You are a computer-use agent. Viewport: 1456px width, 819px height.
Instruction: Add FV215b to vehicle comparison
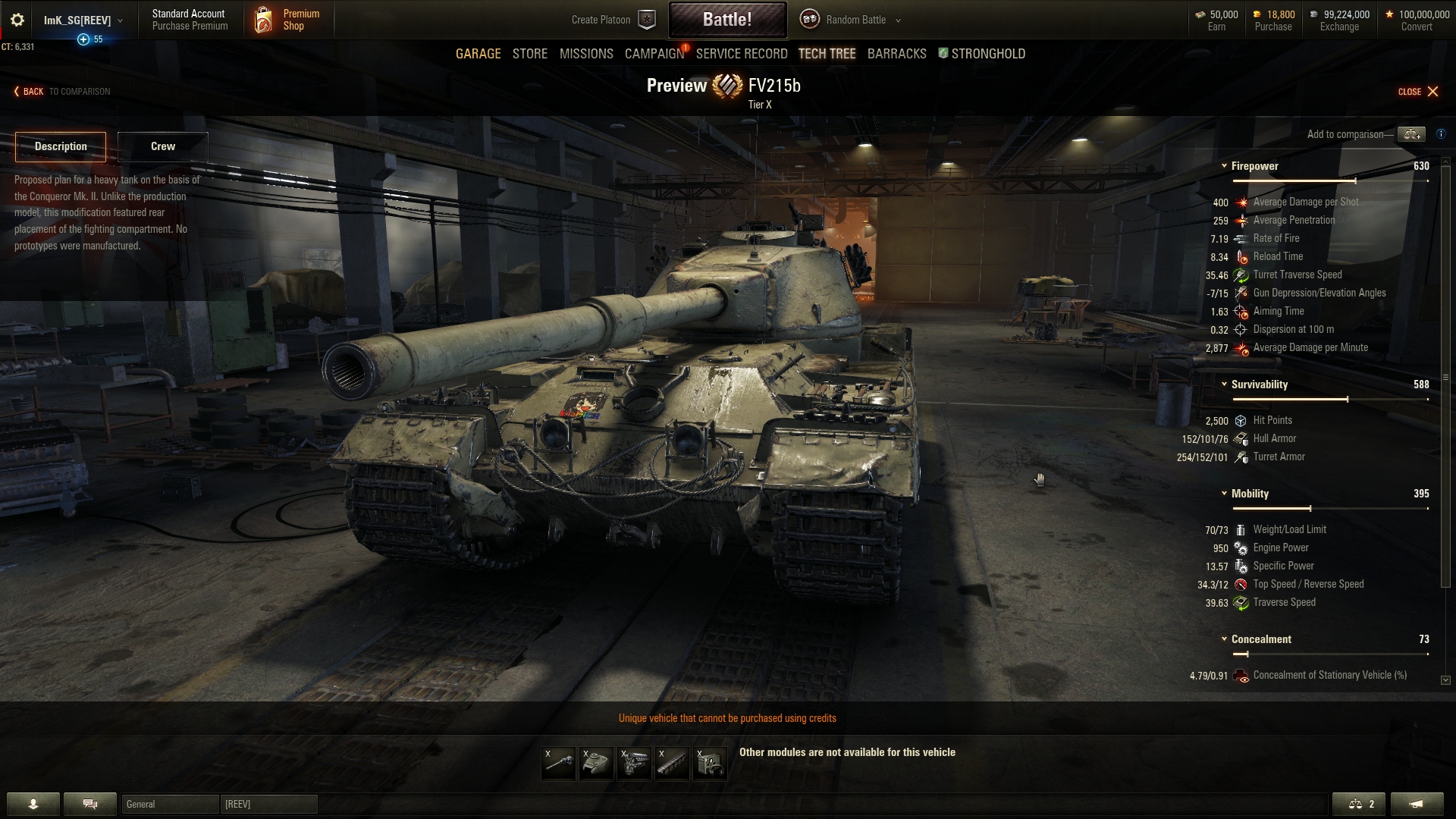click(1410, 134)
